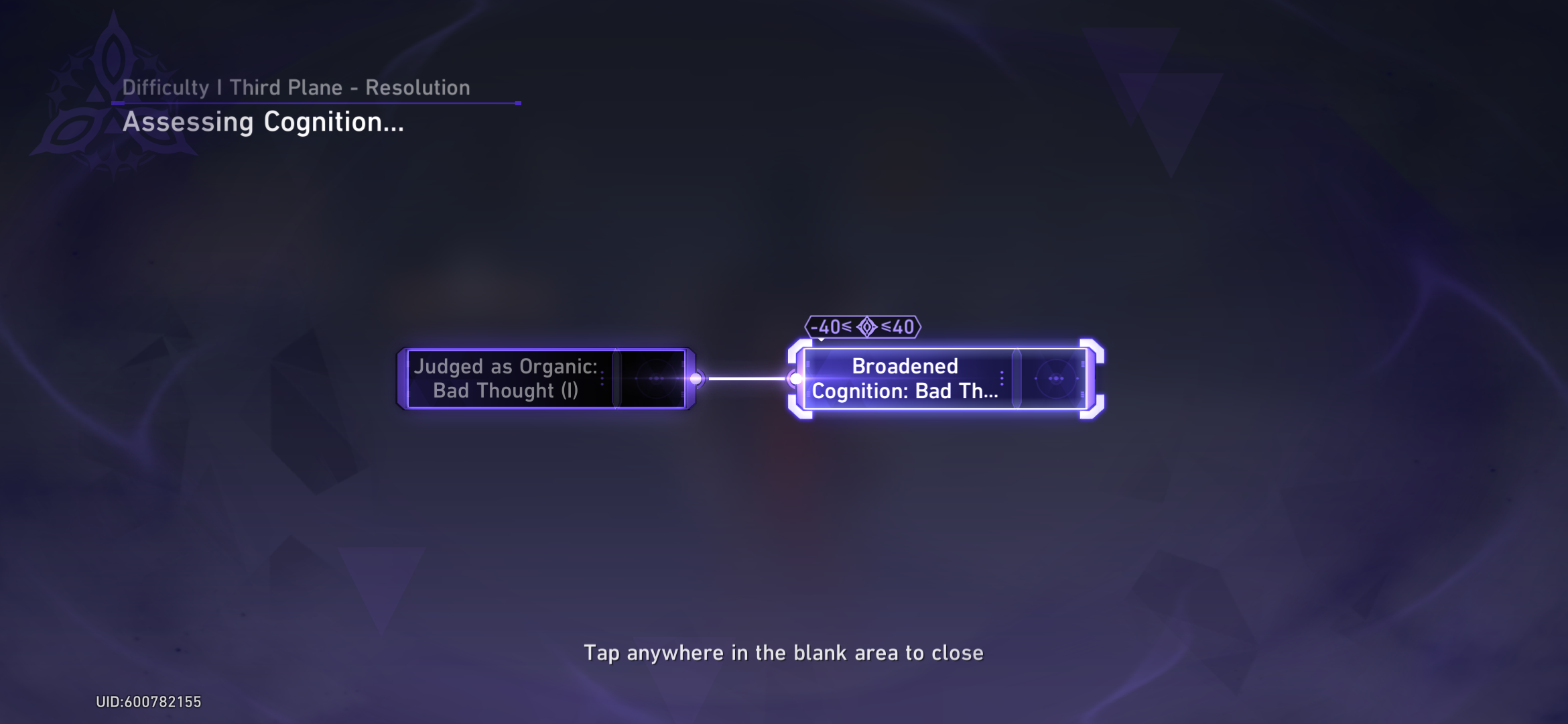Select the circular reticle icon in the Judged as Organic node
1568x724 pixels.
(655, 377)
